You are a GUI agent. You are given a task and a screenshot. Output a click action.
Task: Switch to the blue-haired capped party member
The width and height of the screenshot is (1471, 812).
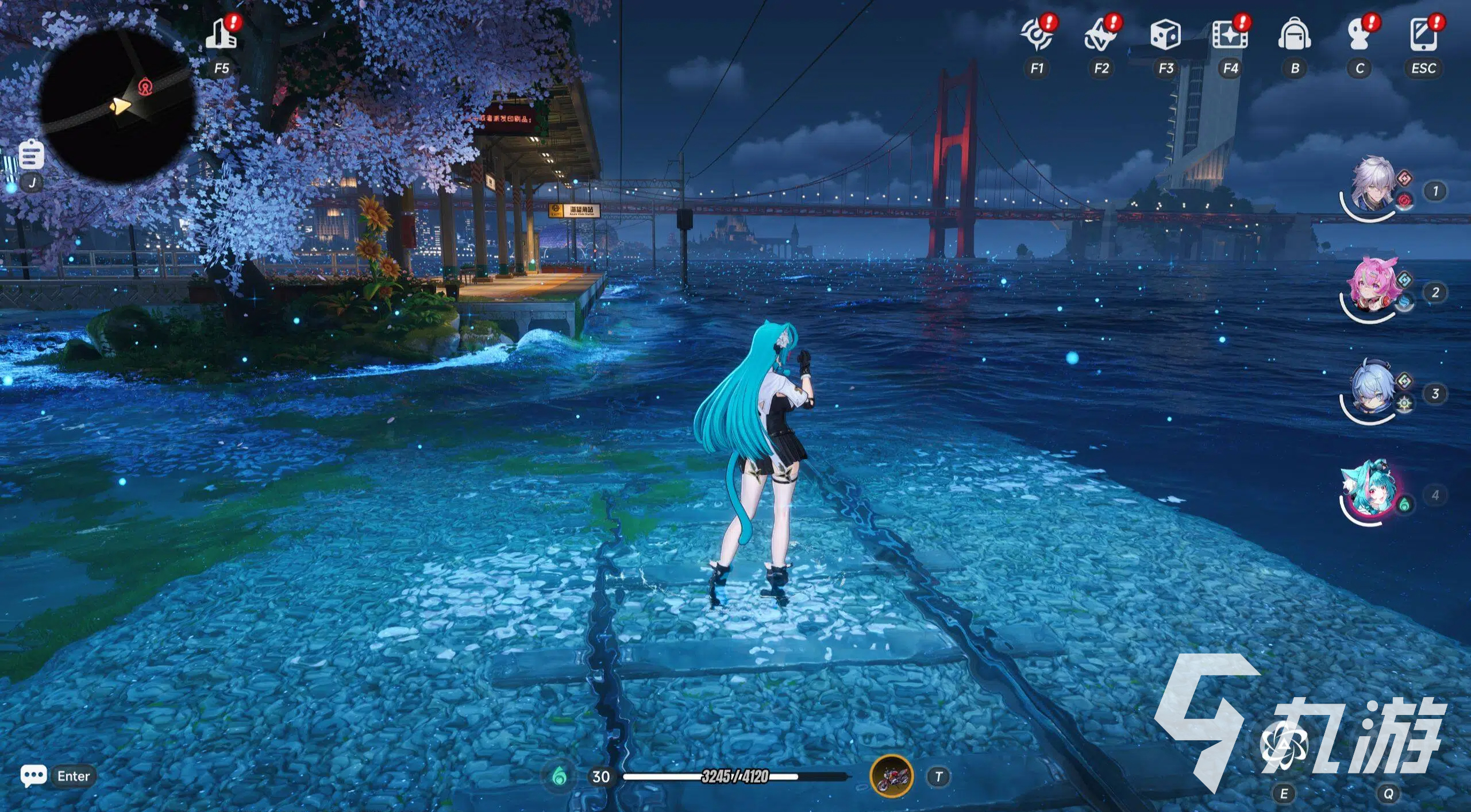click(x=1371, y=390)
